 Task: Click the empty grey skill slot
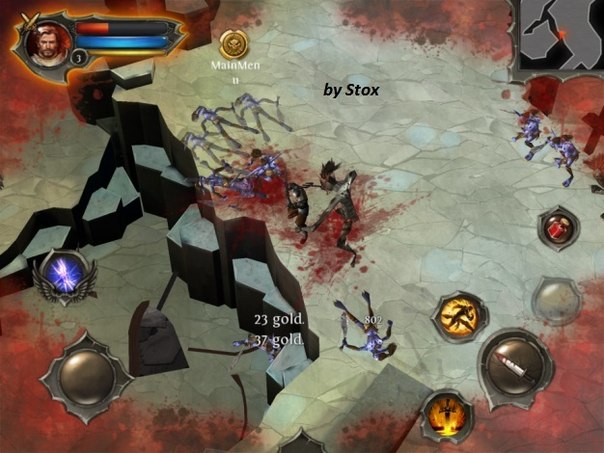pyautogui.click(x=556, y=296)
